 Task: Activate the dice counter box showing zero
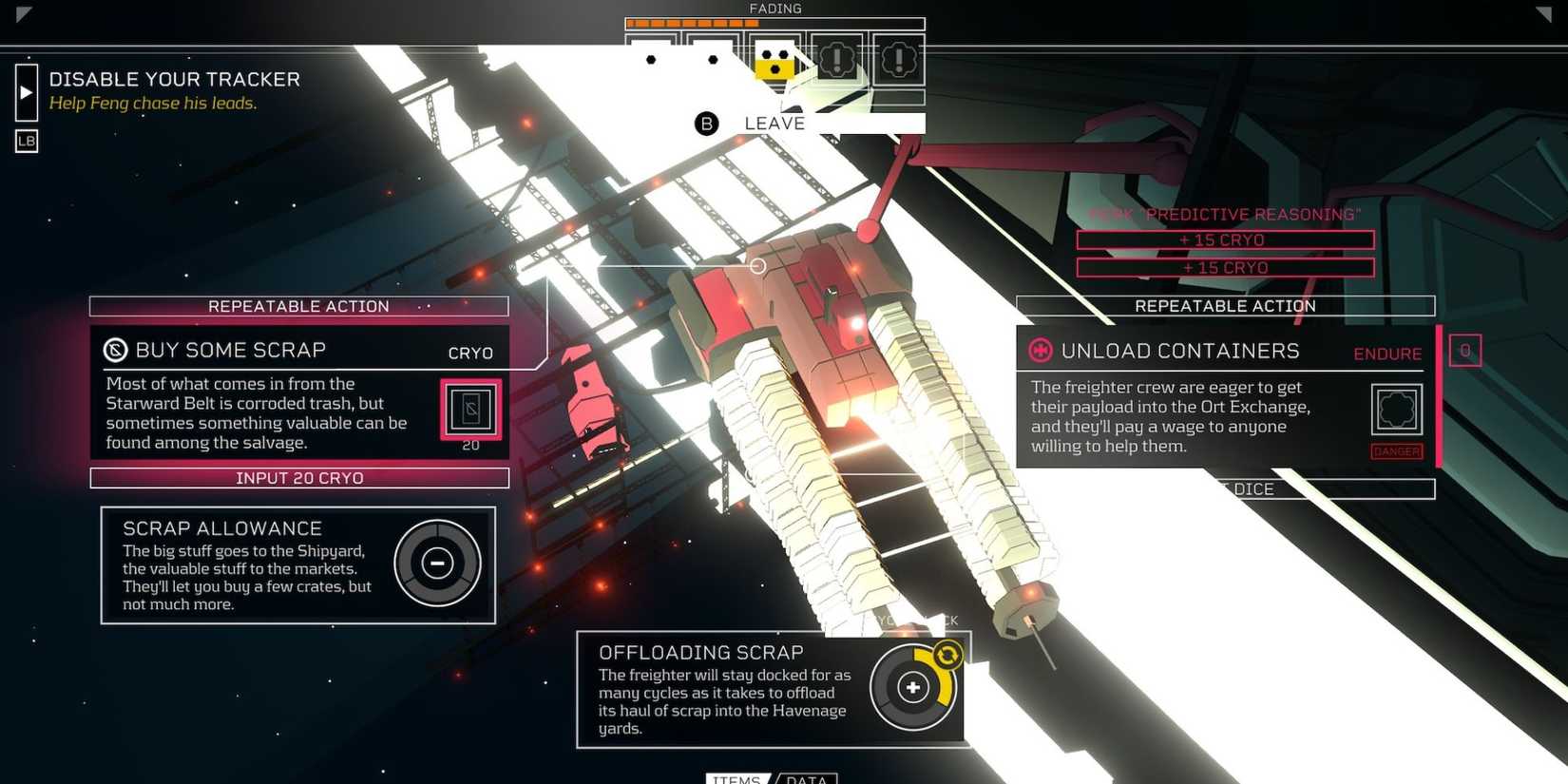point(1464,350)
